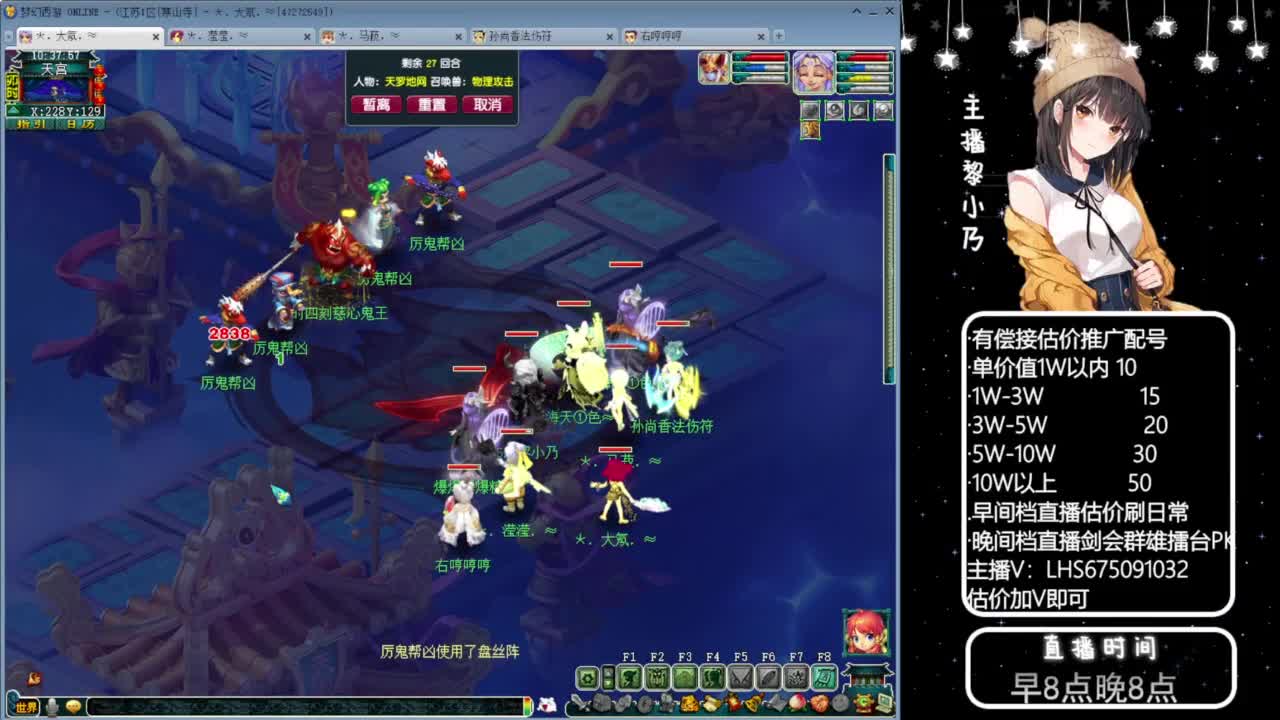Click the paper airplane icon in bottom toolbar
Viewport: 1280px width, 720px height.
pyautogui.click(x=776, y=702)
